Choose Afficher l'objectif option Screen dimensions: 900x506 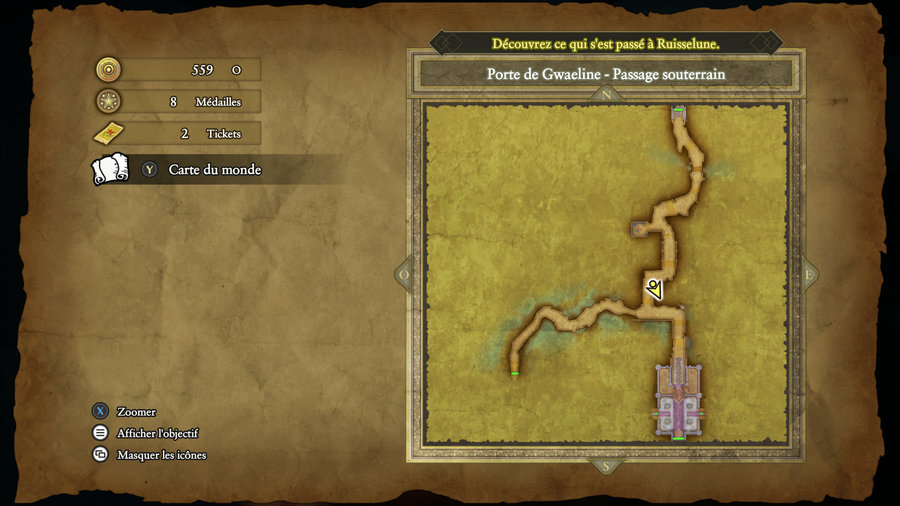157,433
